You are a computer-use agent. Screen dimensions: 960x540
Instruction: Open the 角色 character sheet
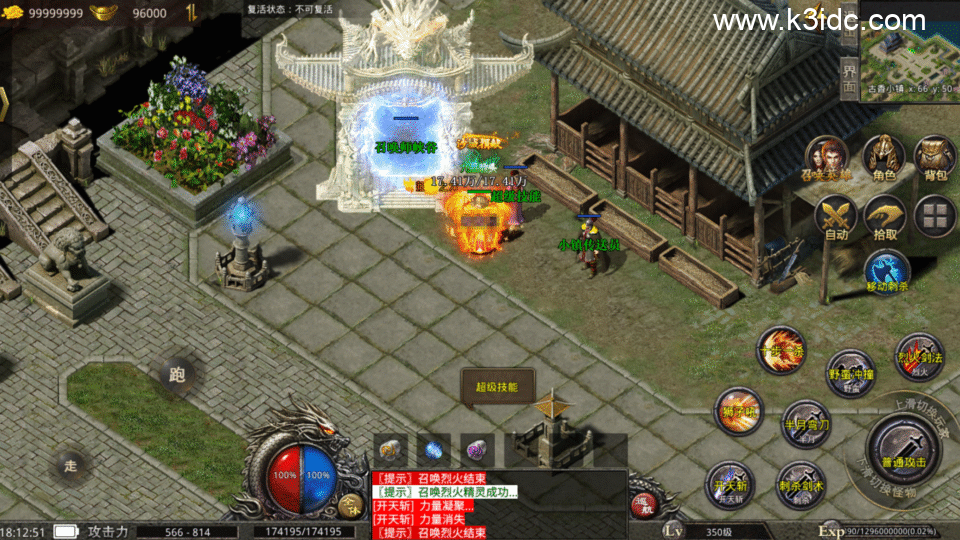pos(883,158)
